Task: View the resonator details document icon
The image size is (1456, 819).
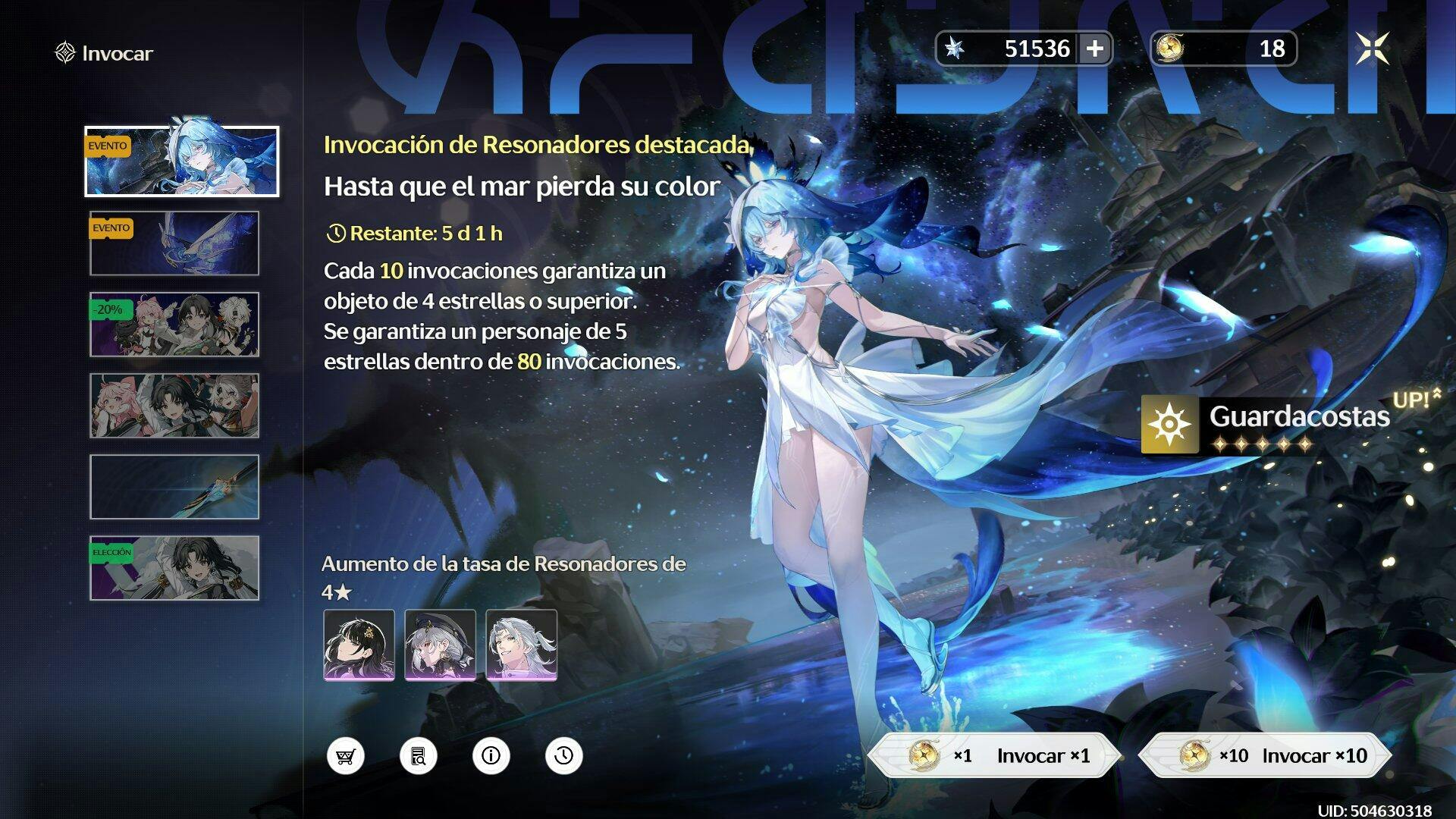Action: click(419, 756)
